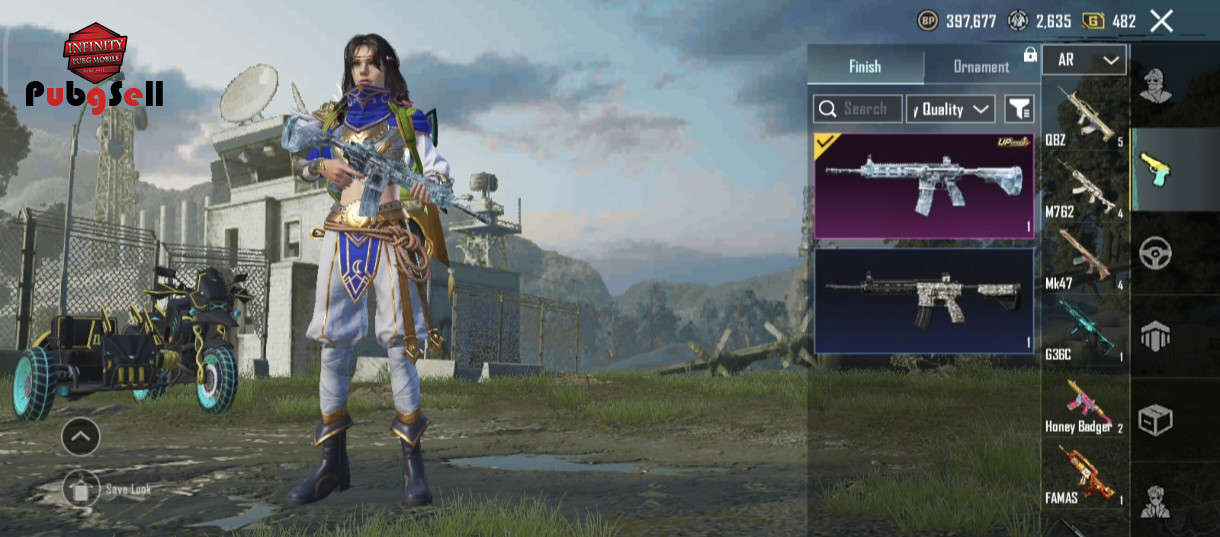
Task: Select the M762 weapon entry
Action: click(x=1085, y=188)
